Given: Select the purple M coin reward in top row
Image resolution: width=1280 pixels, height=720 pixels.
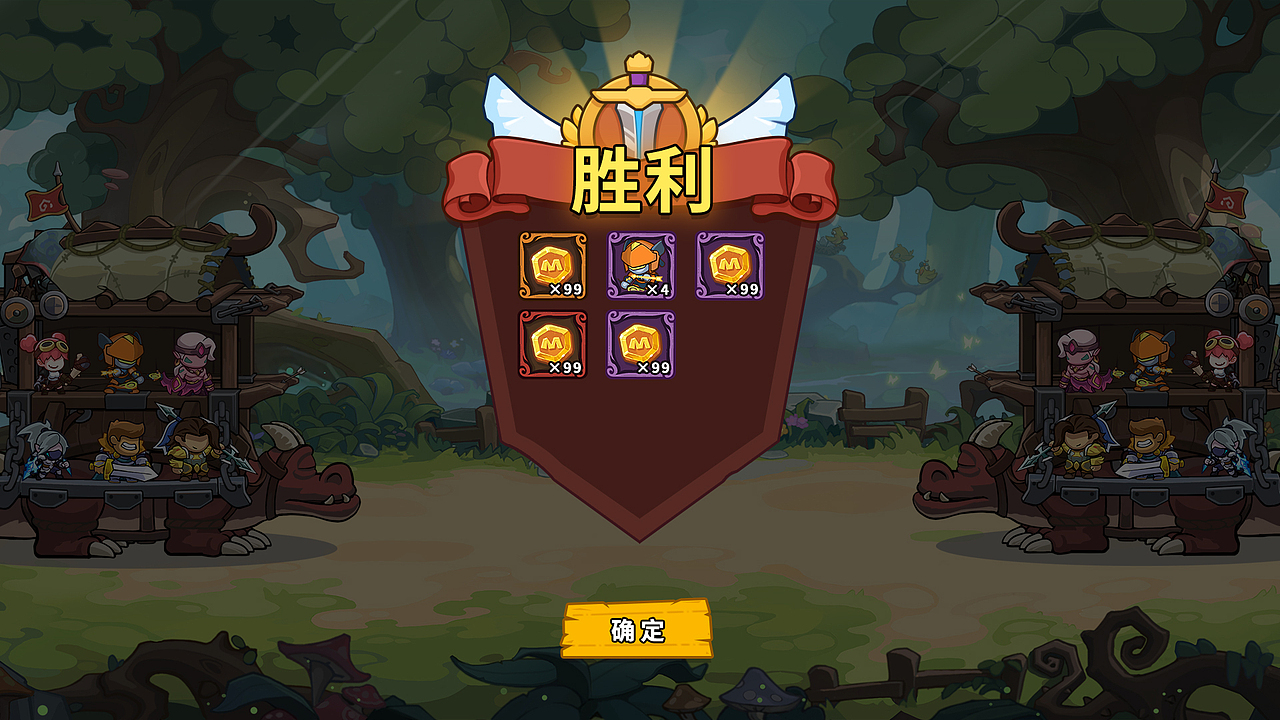Looking at the screenshot, I should [x=732, y=263].
